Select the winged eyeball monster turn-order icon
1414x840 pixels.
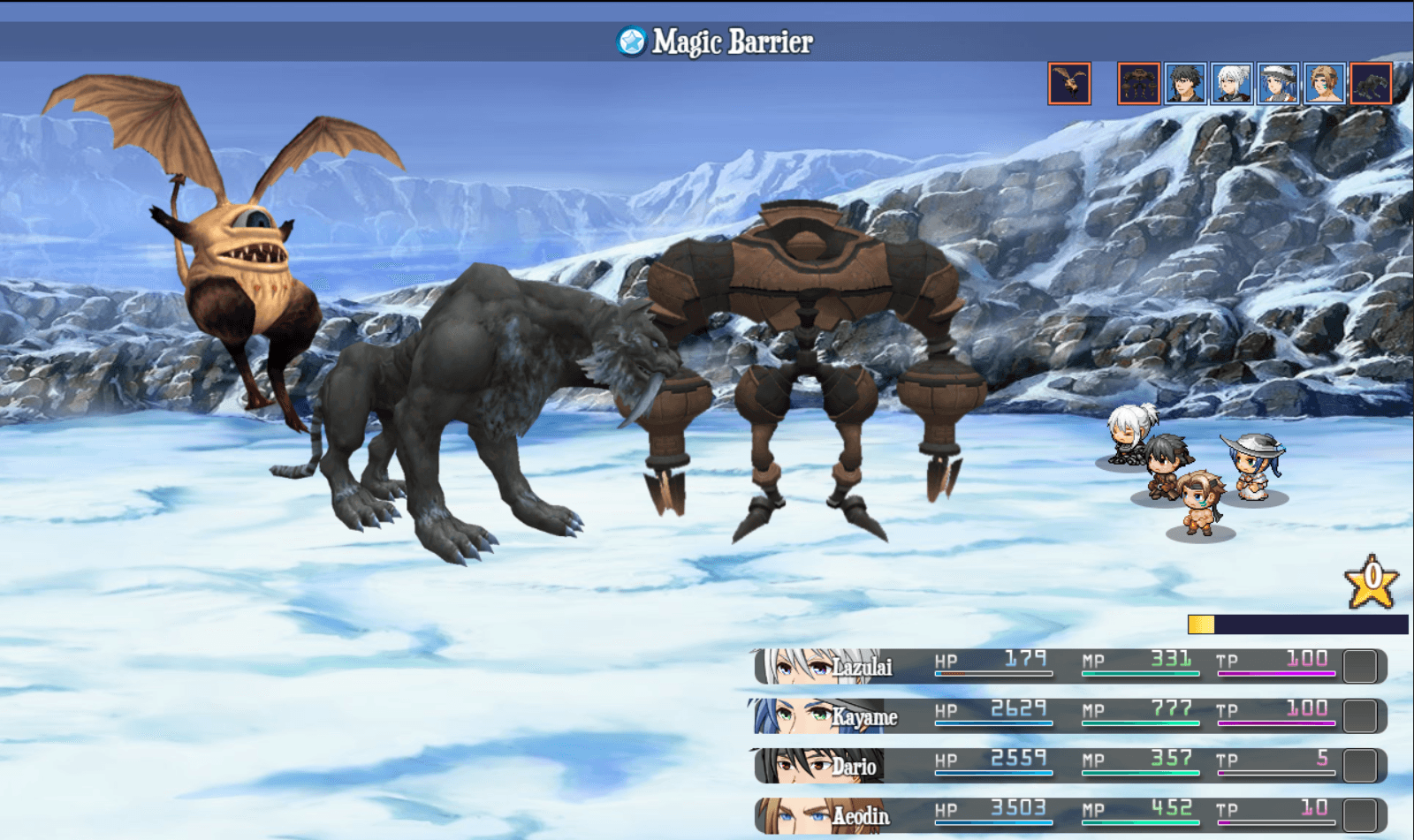[1069, 84]
